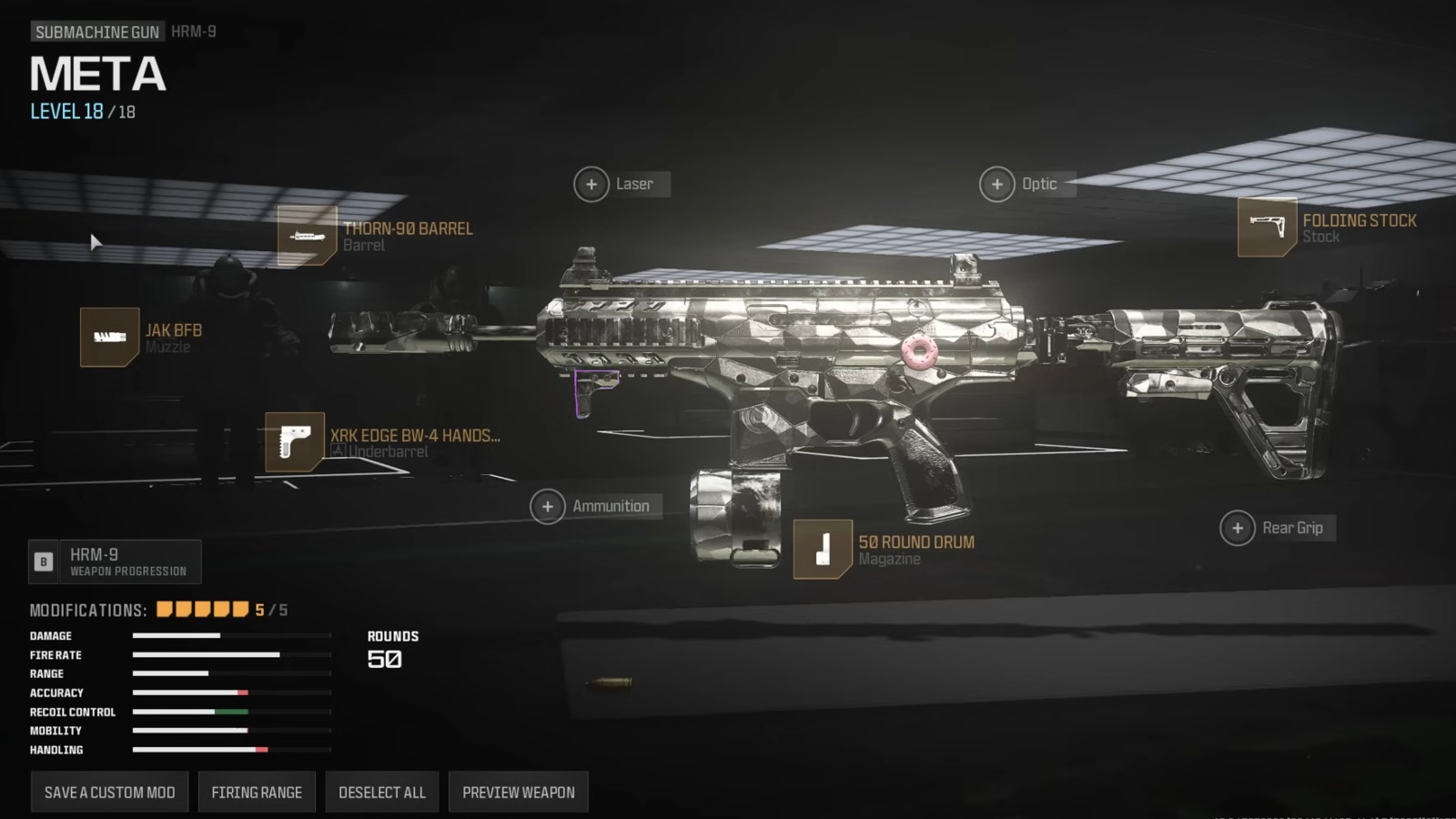Open the Folding Stock attachment slot
This screenshot has height=819, width=1456.
pyautogui.click(x=1267, y=227)
